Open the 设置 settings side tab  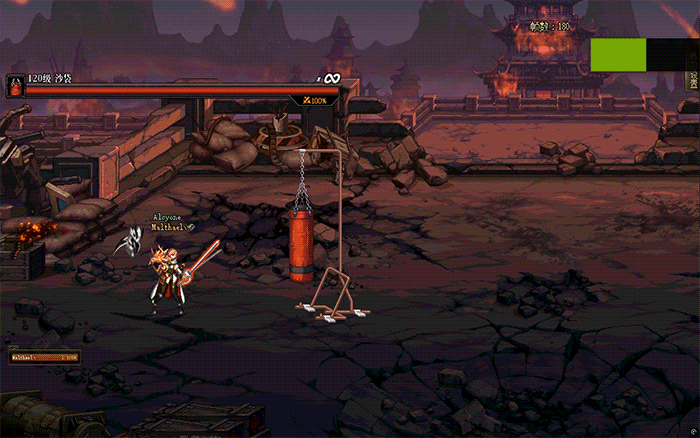point(692,80)
